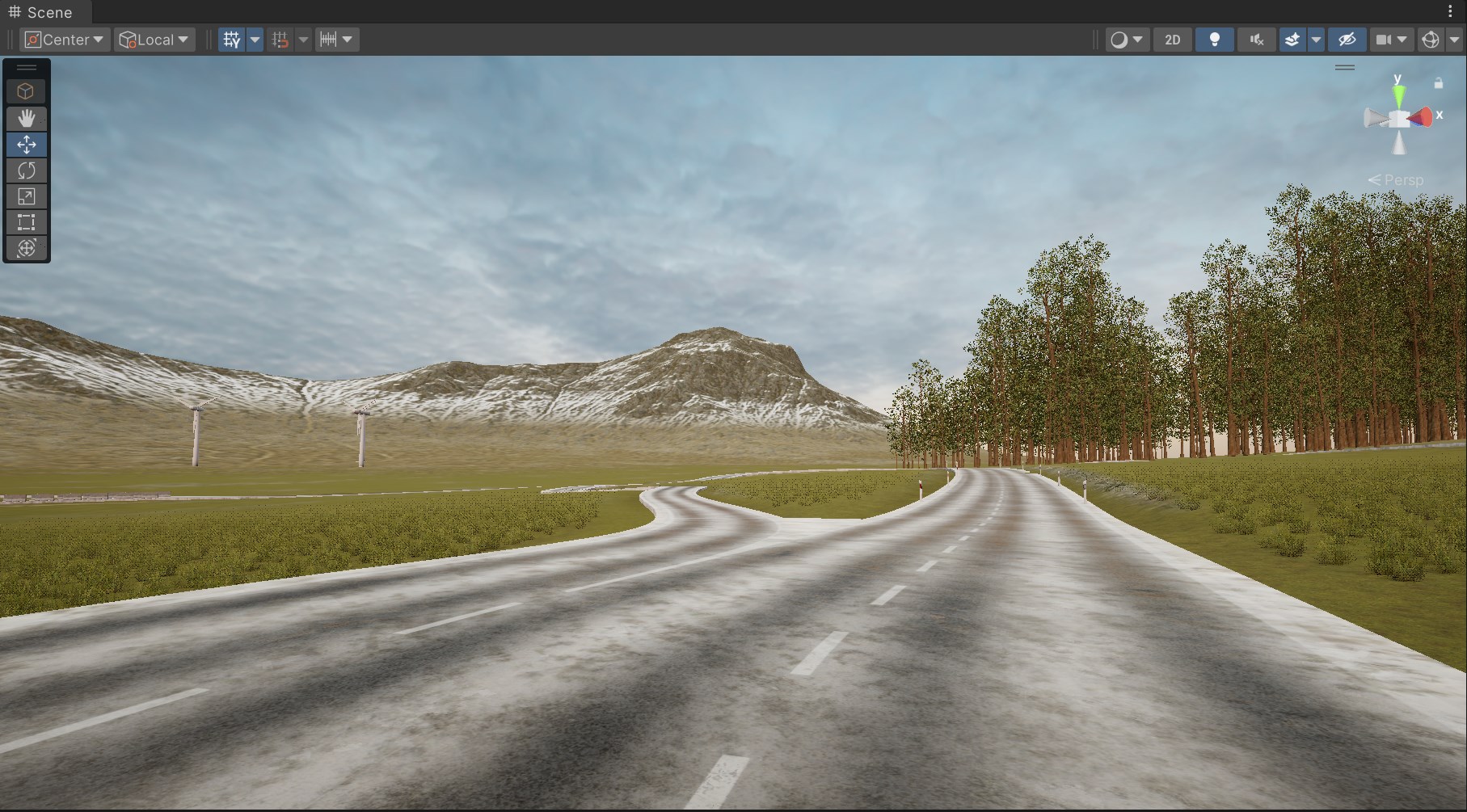The width and height of the screenshot is (1467, 812).
Task: Select the Rotate tool
Action: click(27, 170)
